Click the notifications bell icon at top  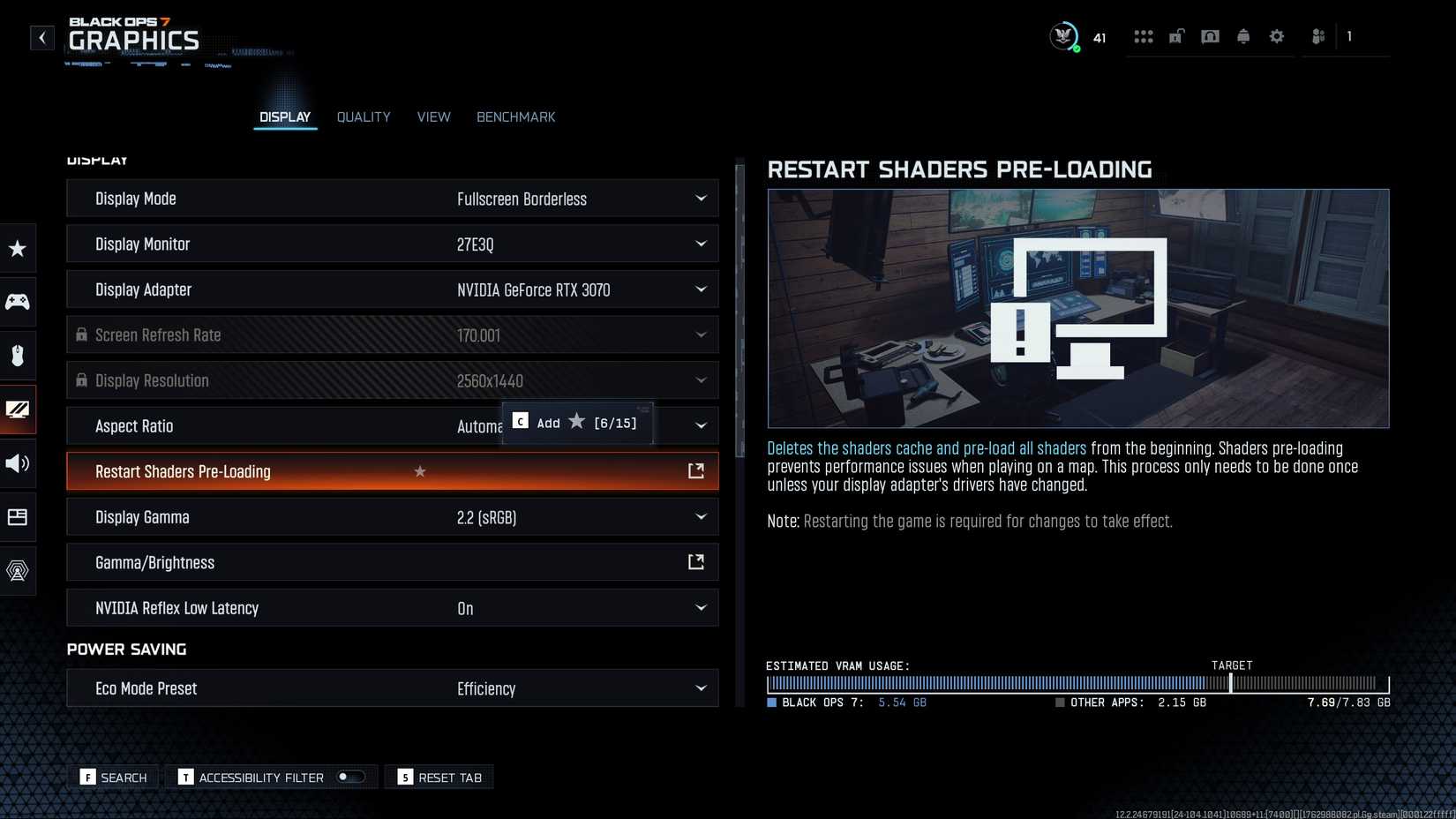[1242, 36]
